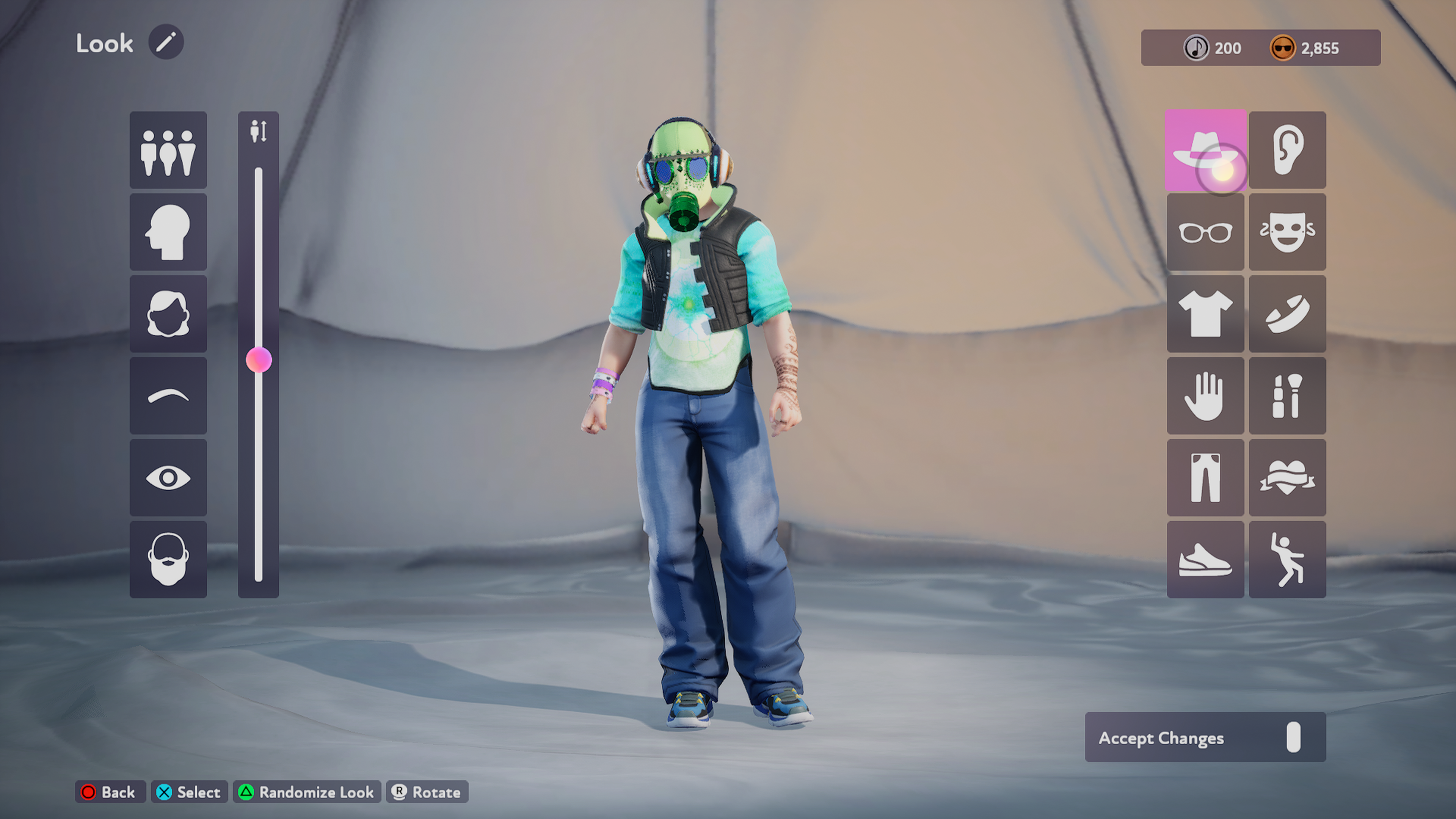This screenshot has width=1456, height=819.
Task: Choose the dancing figure emote category
Action: 1287,560
